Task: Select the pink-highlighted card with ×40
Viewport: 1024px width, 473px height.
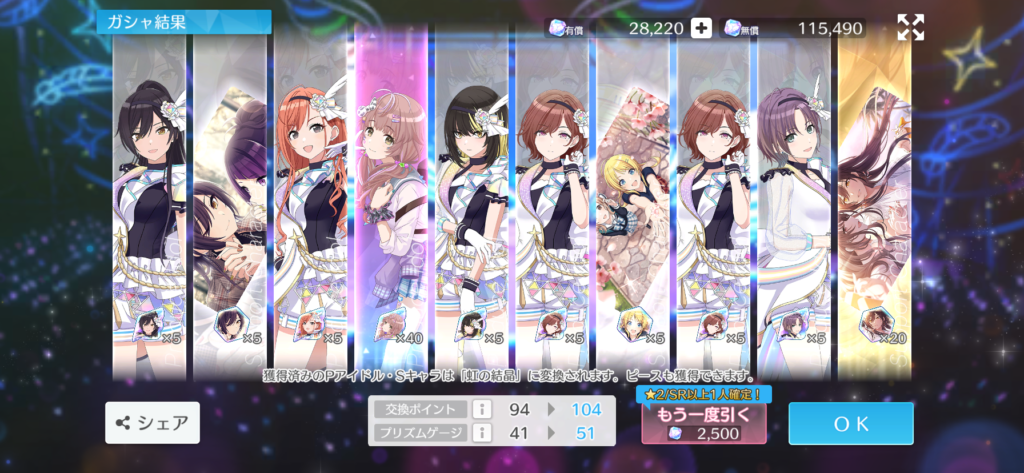Action: (x=392, y=200)
